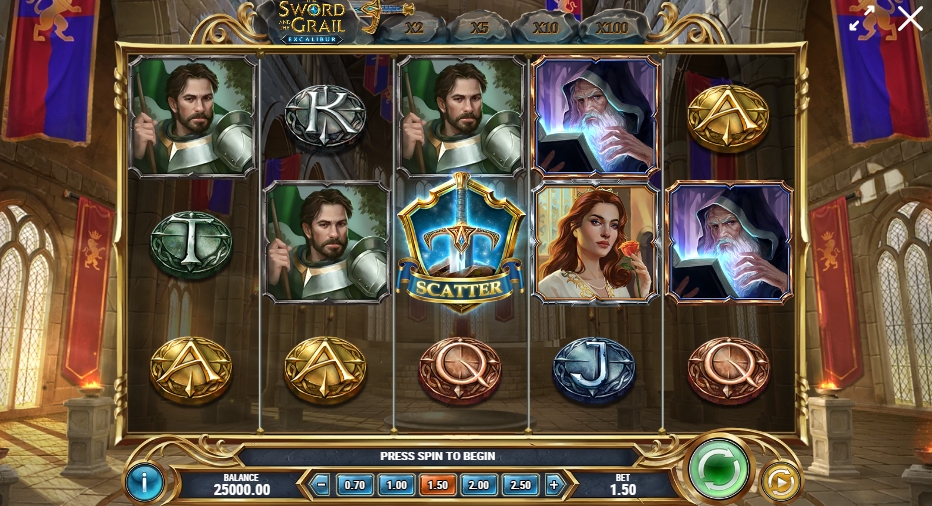Decrease the bet with the minus button

pos(321,485)
